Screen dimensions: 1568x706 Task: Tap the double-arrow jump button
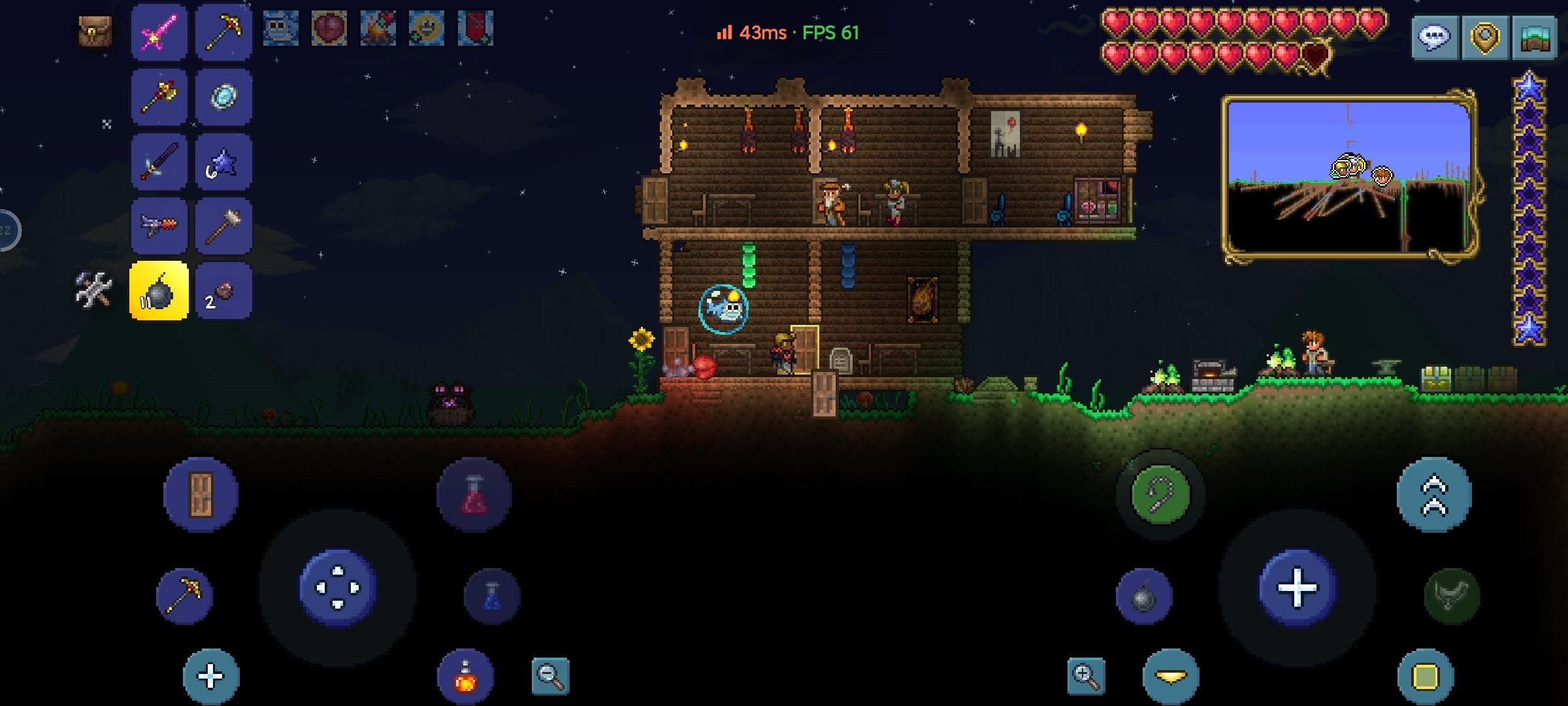point(1434,495)
